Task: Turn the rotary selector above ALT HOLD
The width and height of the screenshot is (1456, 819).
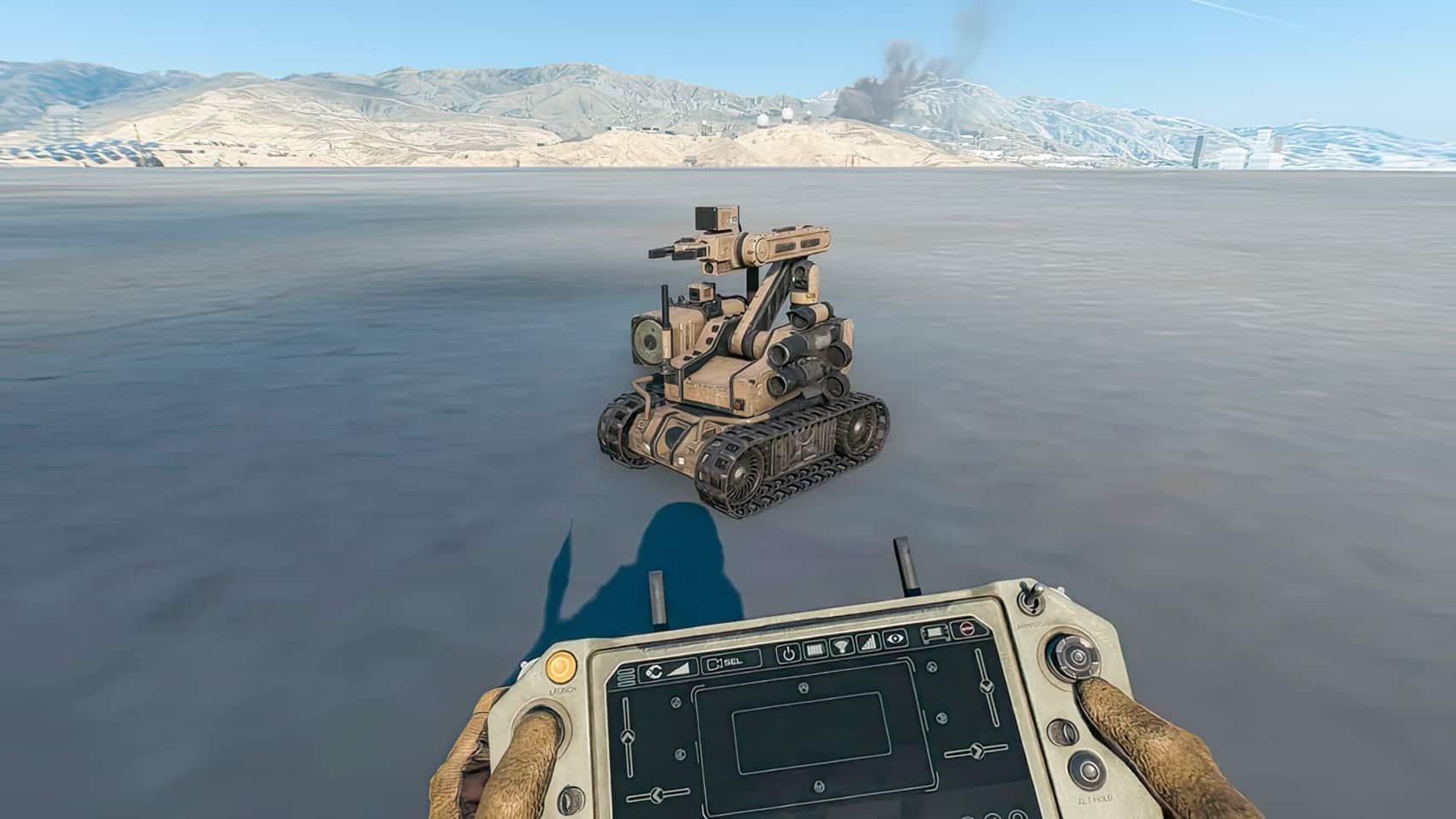Action: coord(1088,771)
